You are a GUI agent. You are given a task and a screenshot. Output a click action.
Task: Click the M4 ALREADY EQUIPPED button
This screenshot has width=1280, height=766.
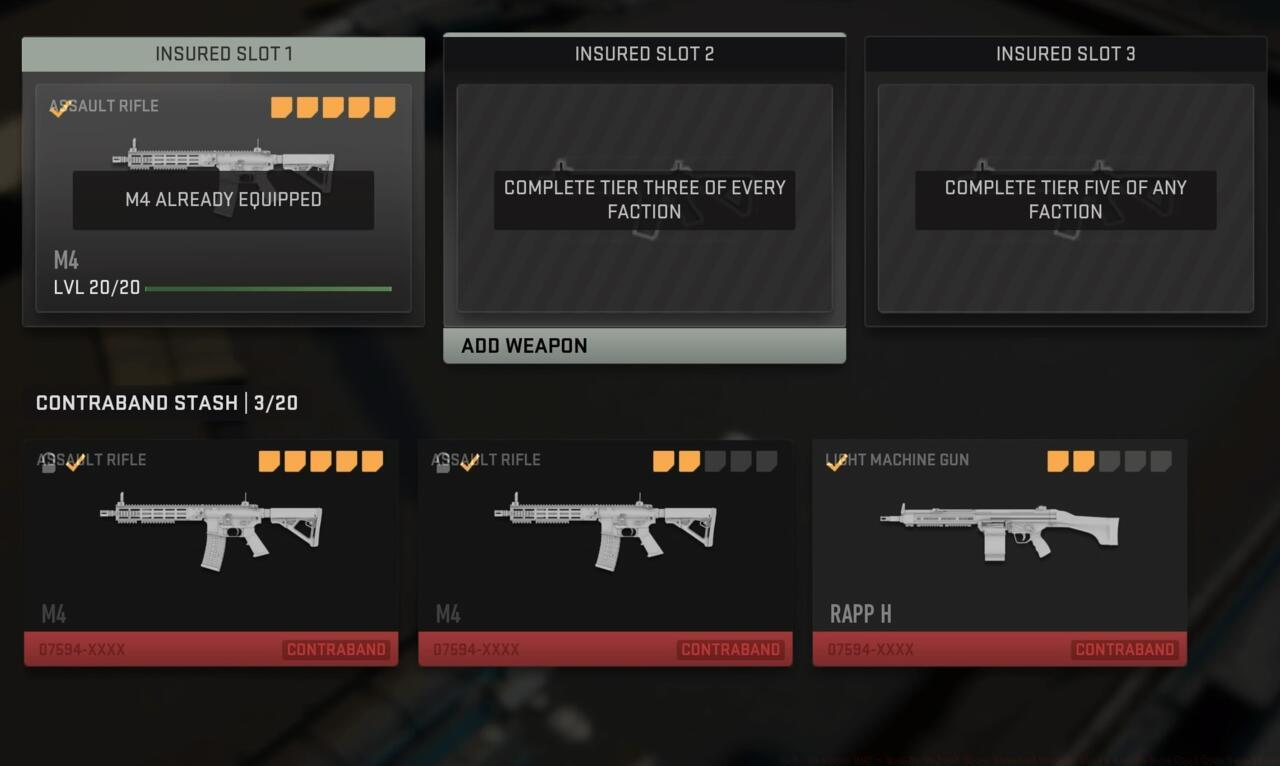coord(222,199)
